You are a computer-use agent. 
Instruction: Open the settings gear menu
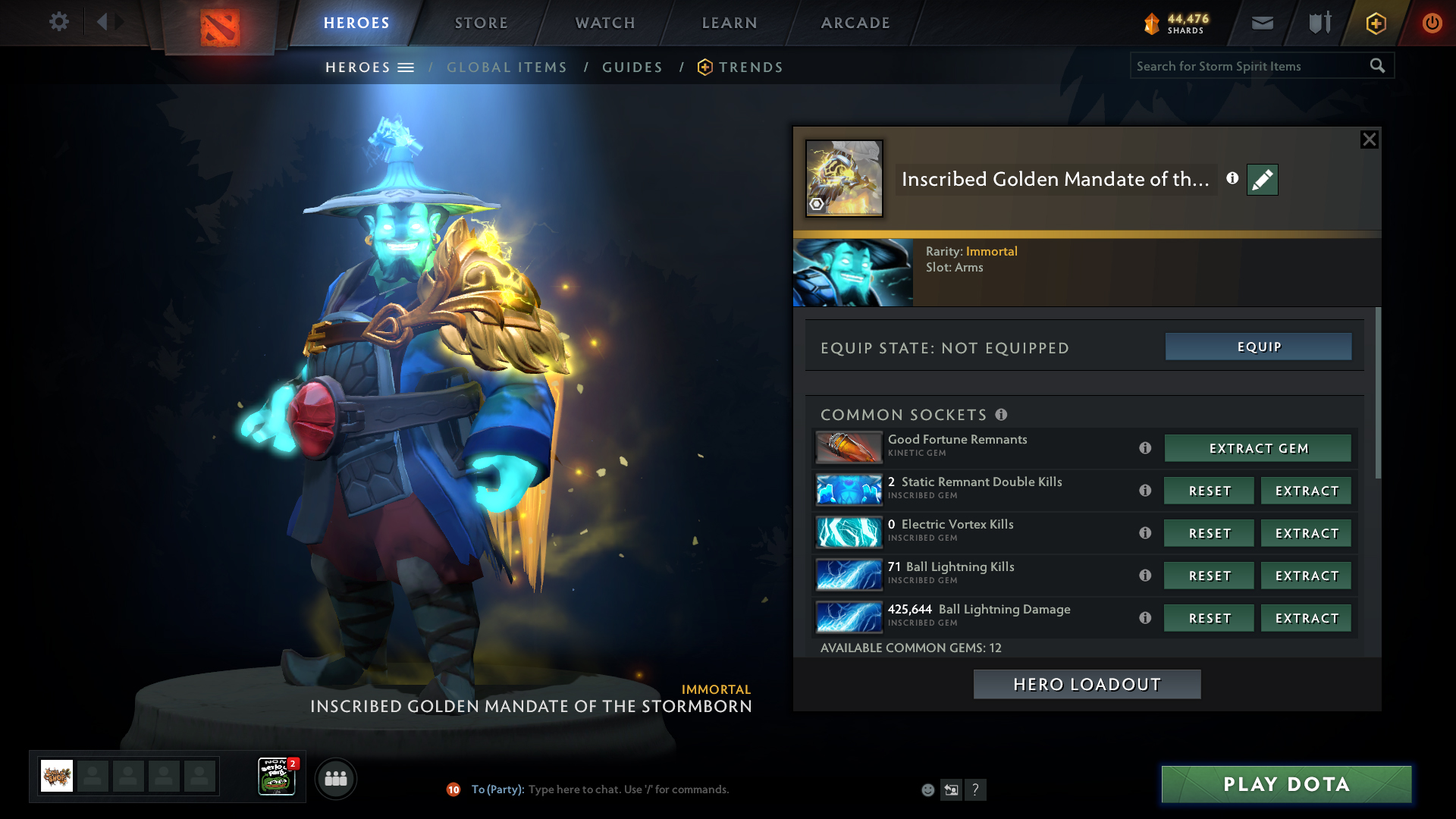[x=58, y=22]
